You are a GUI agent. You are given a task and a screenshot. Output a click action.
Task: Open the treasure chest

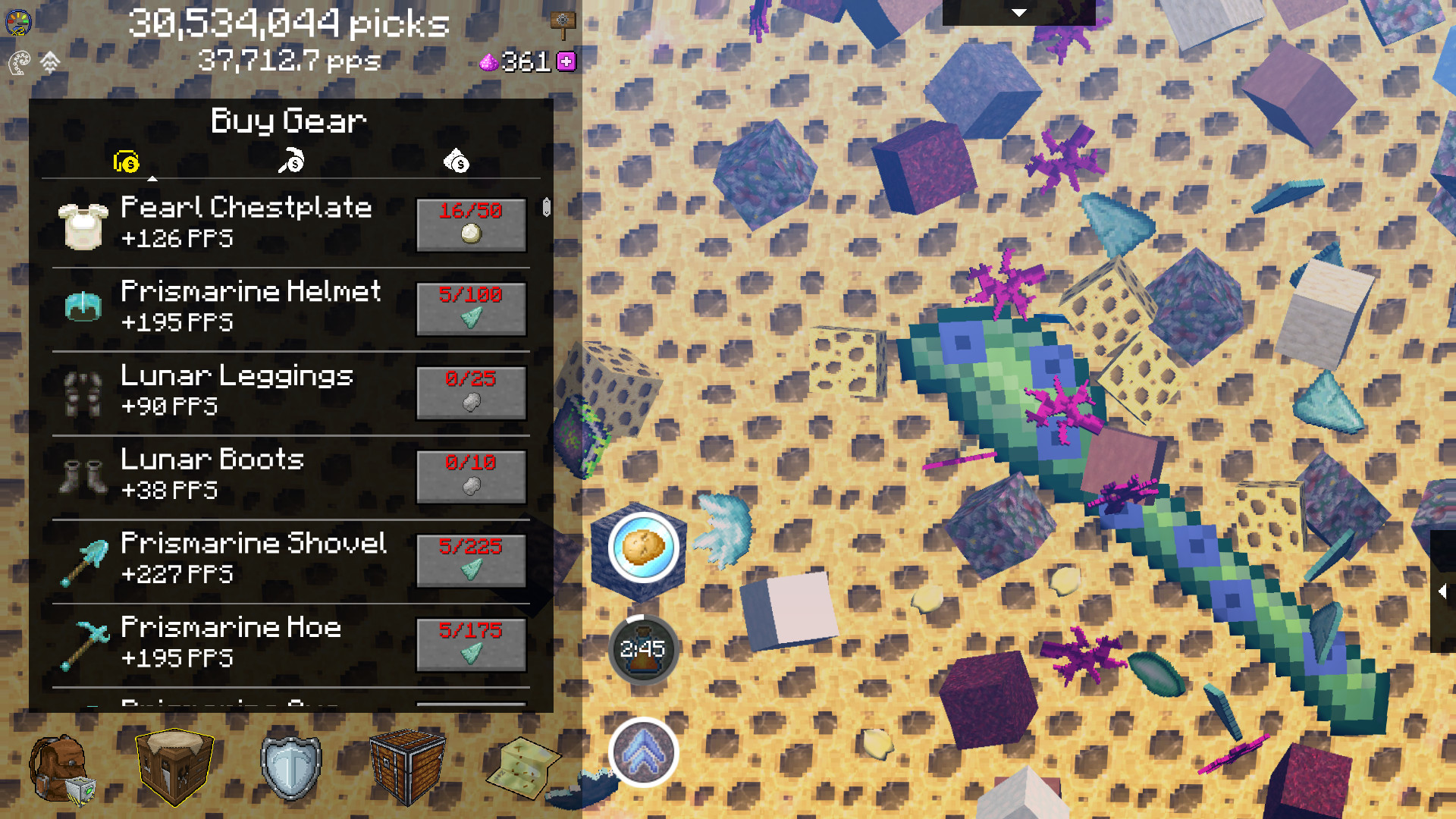coord(406,767)
